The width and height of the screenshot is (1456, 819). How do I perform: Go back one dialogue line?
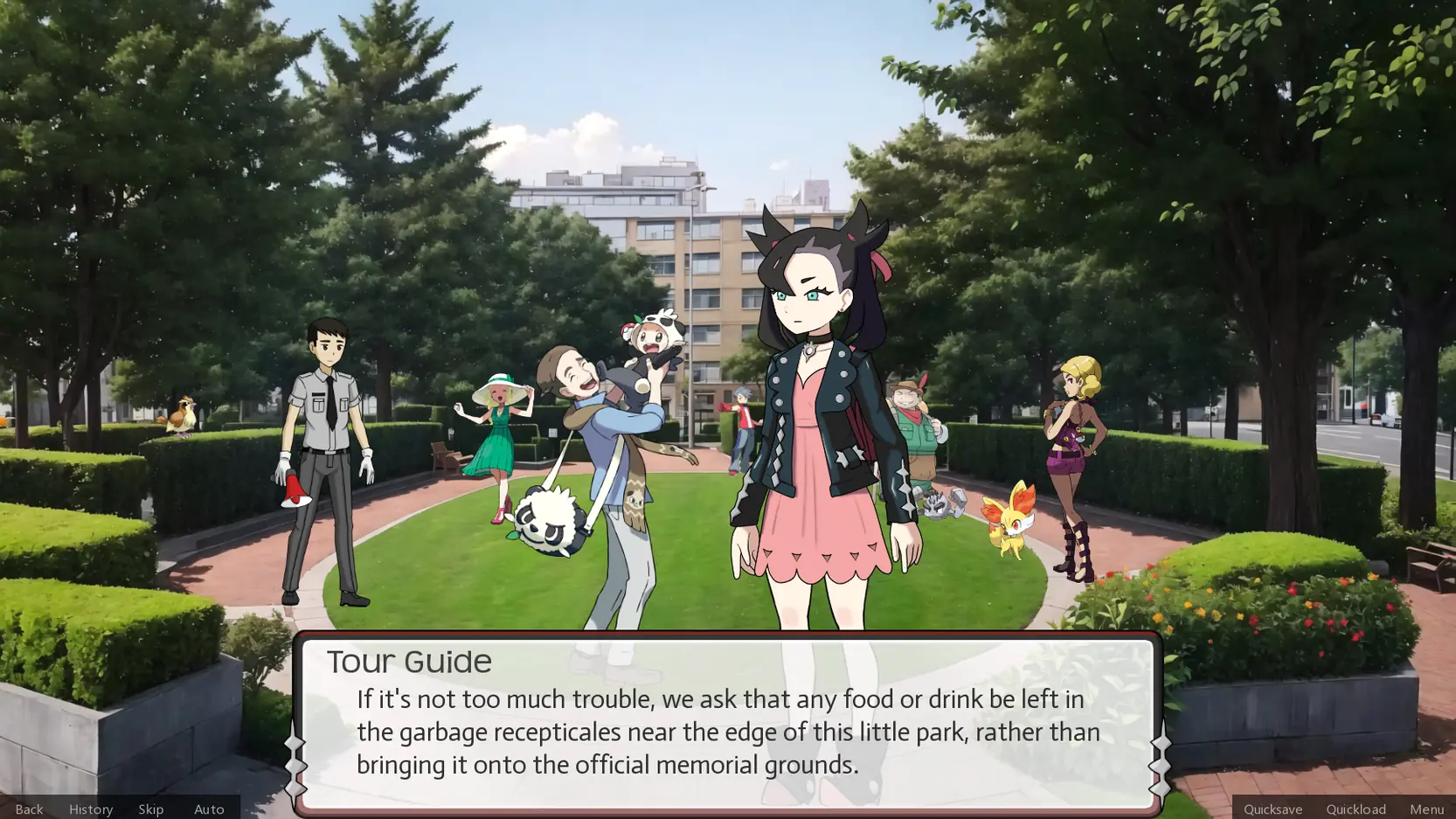click(x=29, y=809)
